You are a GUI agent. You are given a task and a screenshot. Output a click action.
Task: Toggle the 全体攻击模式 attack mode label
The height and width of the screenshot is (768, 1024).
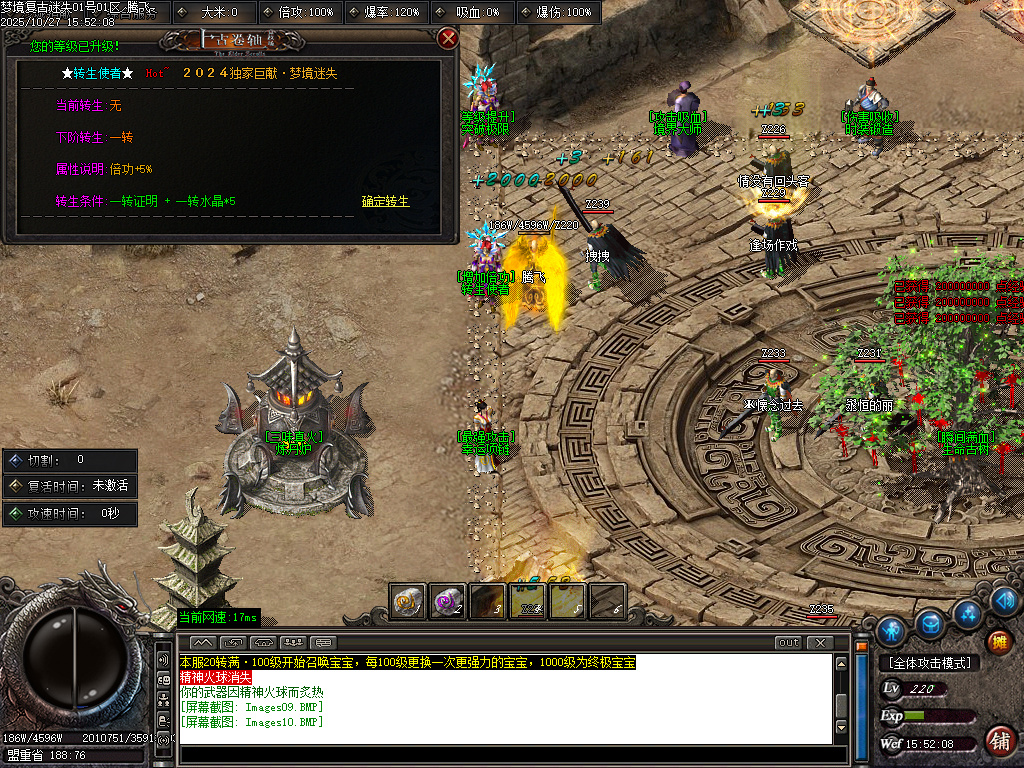928,663
